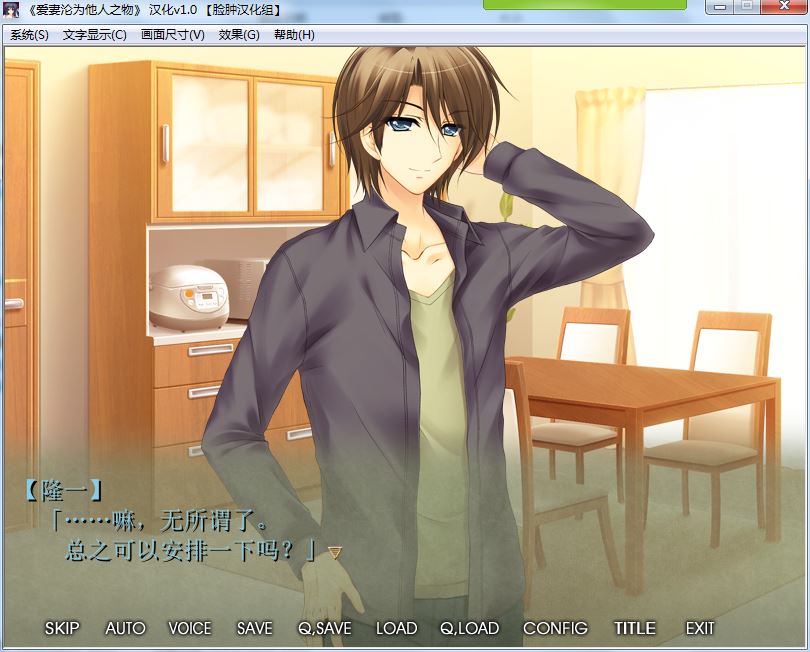Open the SAVE screen
Viewport: 810px width, 652px height.
[x=254, y=628]
